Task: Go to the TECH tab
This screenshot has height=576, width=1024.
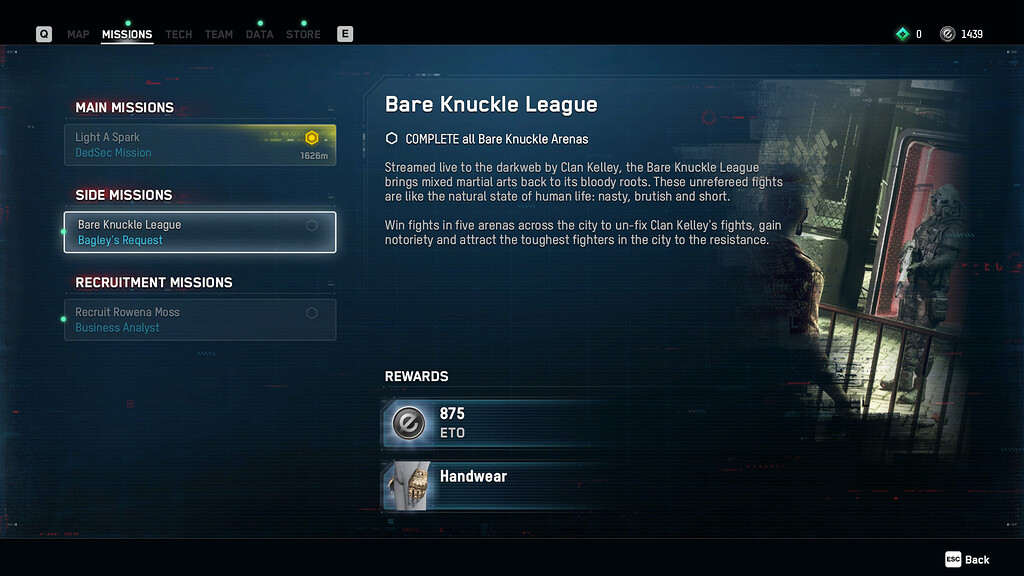Action: (179, 34)
